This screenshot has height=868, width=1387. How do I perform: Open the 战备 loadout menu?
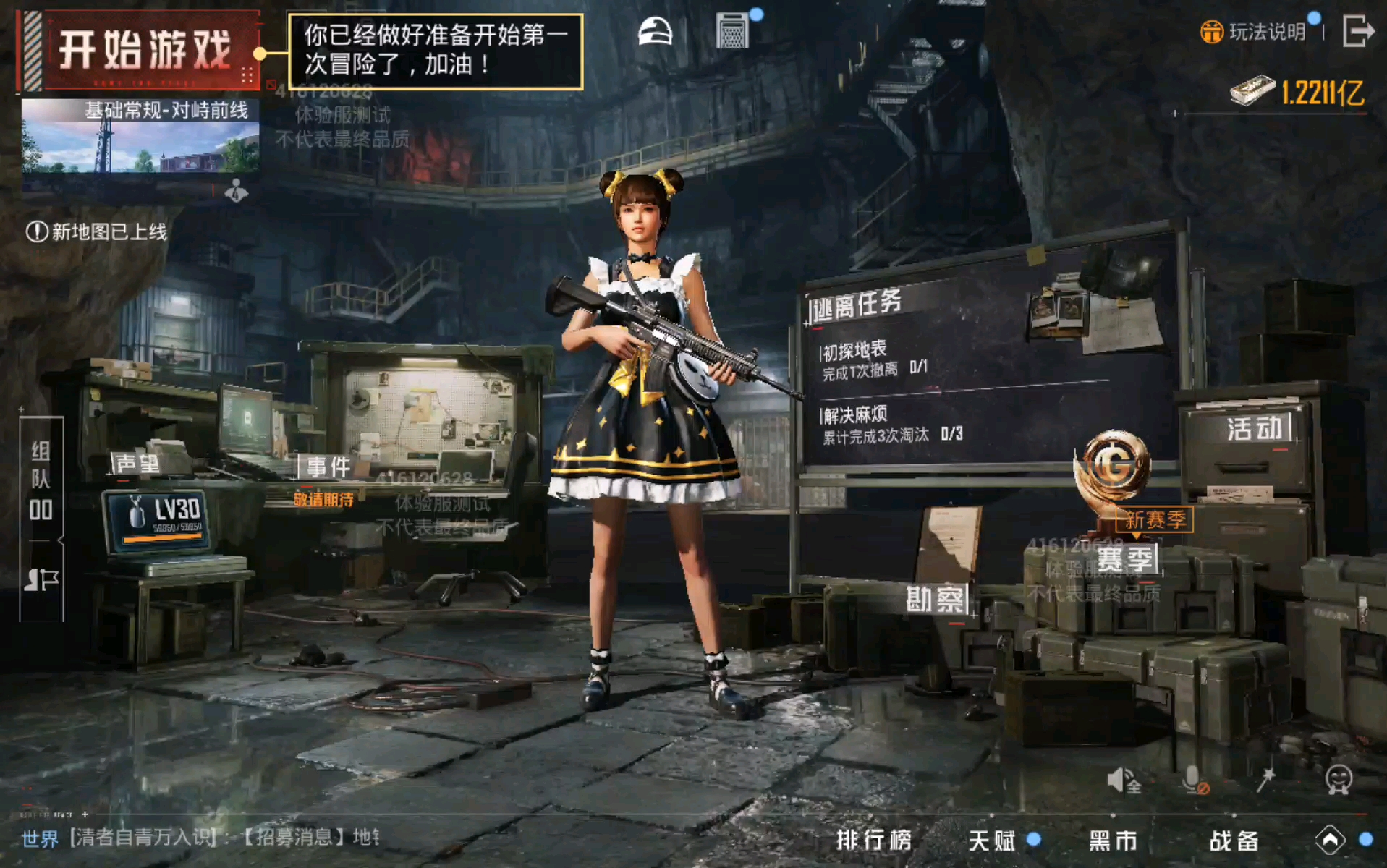1234,840
